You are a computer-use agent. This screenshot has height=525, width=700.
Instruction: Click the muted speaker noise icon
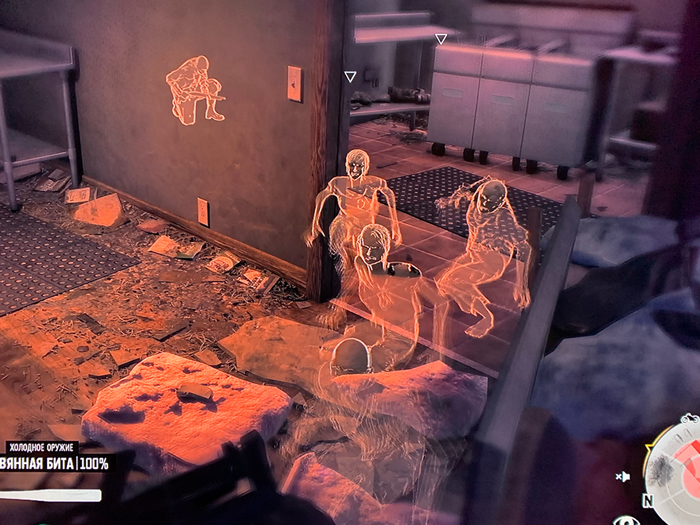pyautogui.click(x=623, y=477)
